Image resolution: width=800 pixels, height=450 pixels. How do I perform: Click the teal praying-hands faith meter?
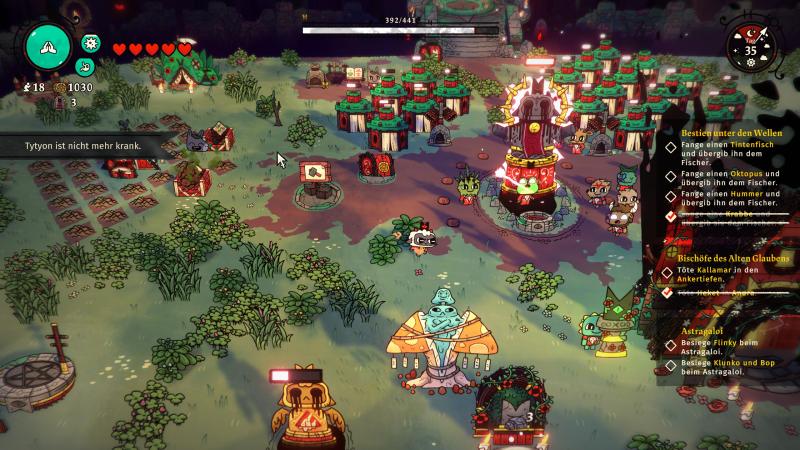49,45
